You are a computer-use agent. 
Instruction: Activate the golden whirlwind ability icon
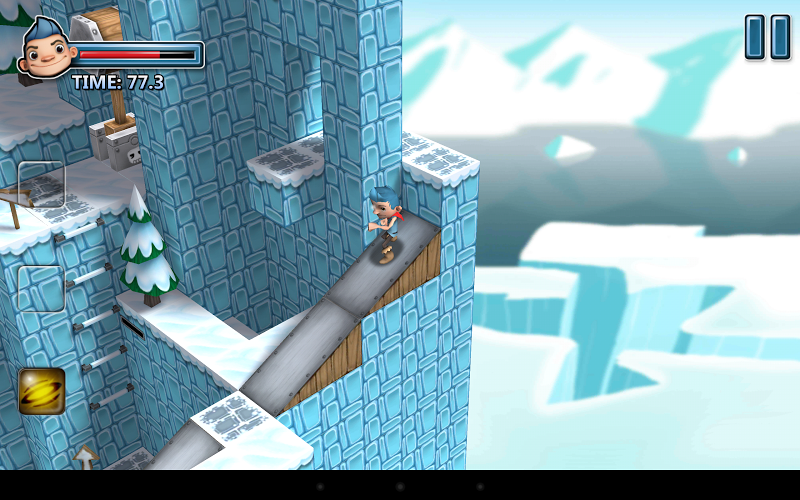point(41,391)
